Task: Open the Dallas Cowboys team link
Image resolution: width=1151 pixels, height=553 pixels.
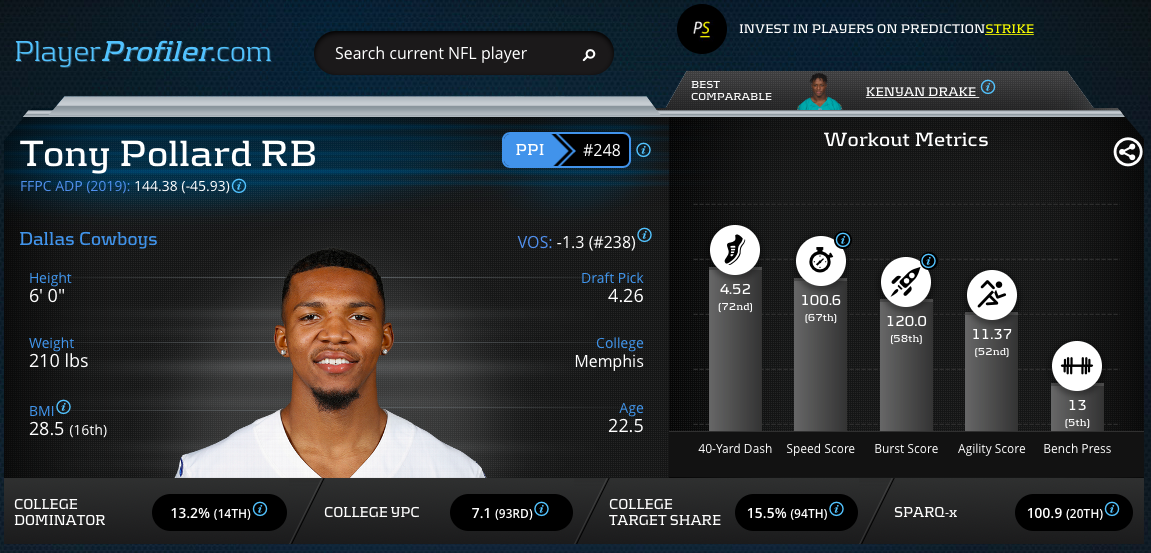Action: tap(88, 239)
